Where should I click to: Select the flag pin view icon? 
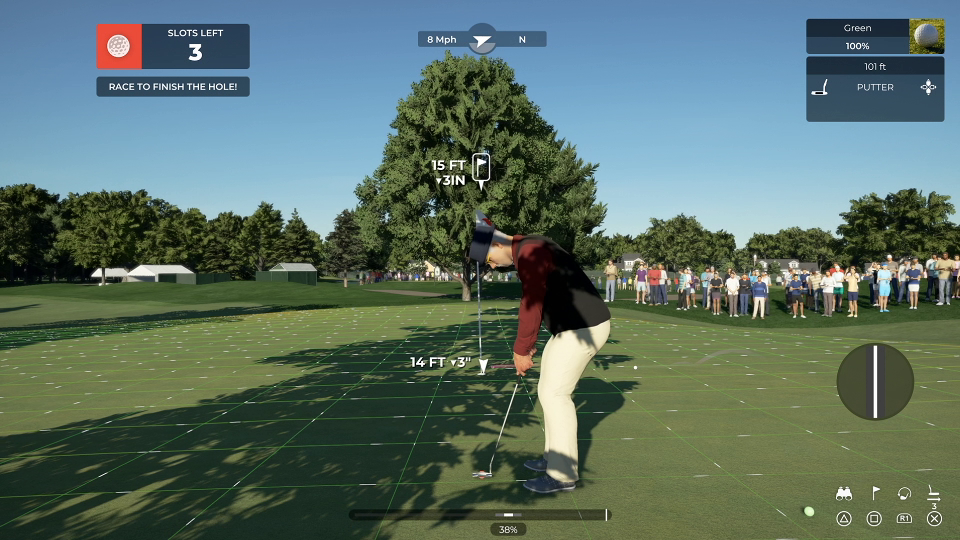[874, 493]
